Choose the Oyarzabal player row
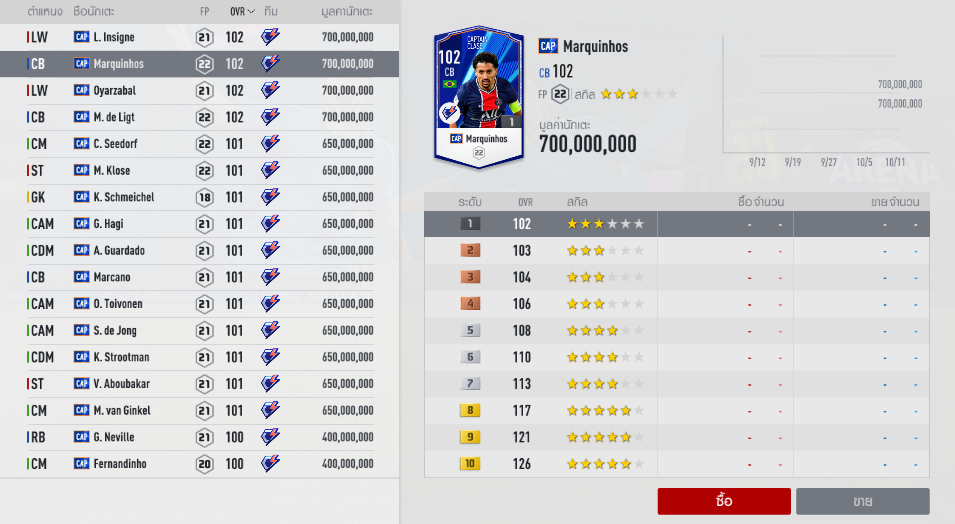This screenshot has width=955, height=524. pos(200,90)
